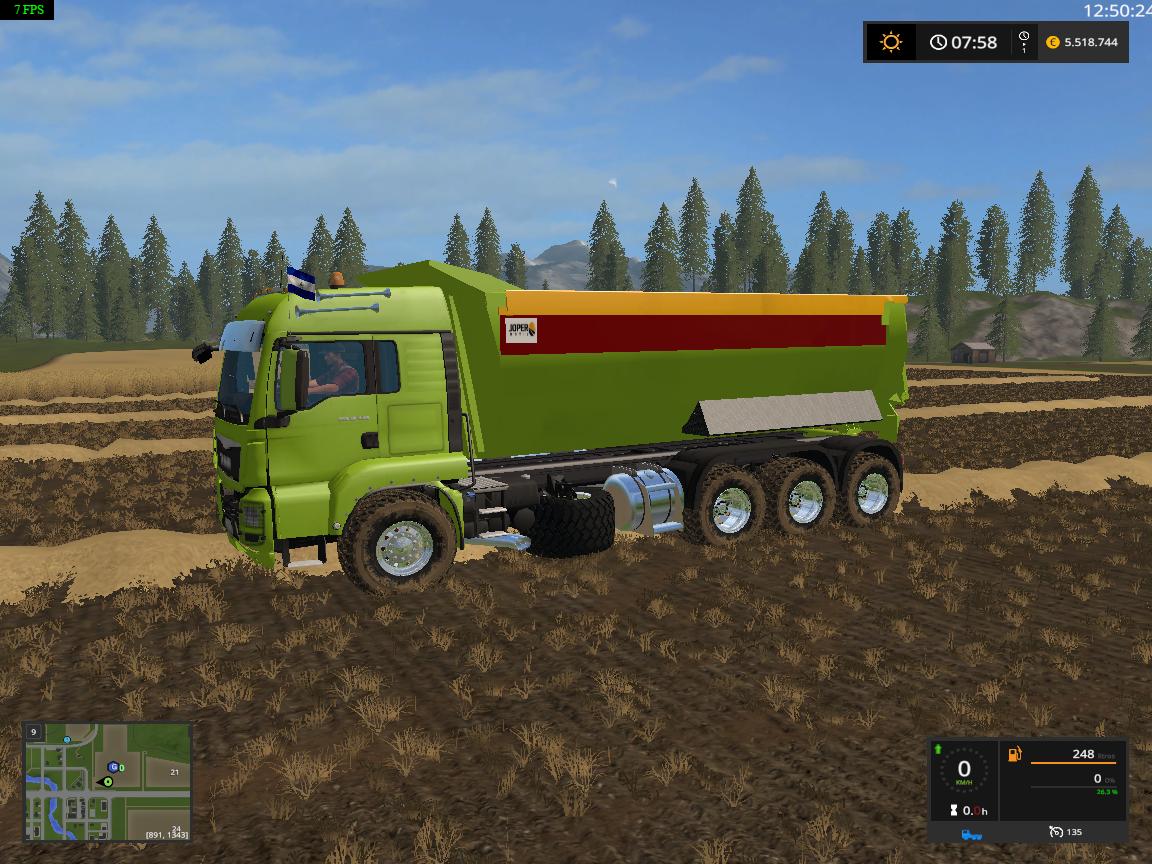Image resolution: width=1152 pixels, height=864 pixels.
Task: Click the orange fuel pump icon
Action: [x=1015, y=754]
